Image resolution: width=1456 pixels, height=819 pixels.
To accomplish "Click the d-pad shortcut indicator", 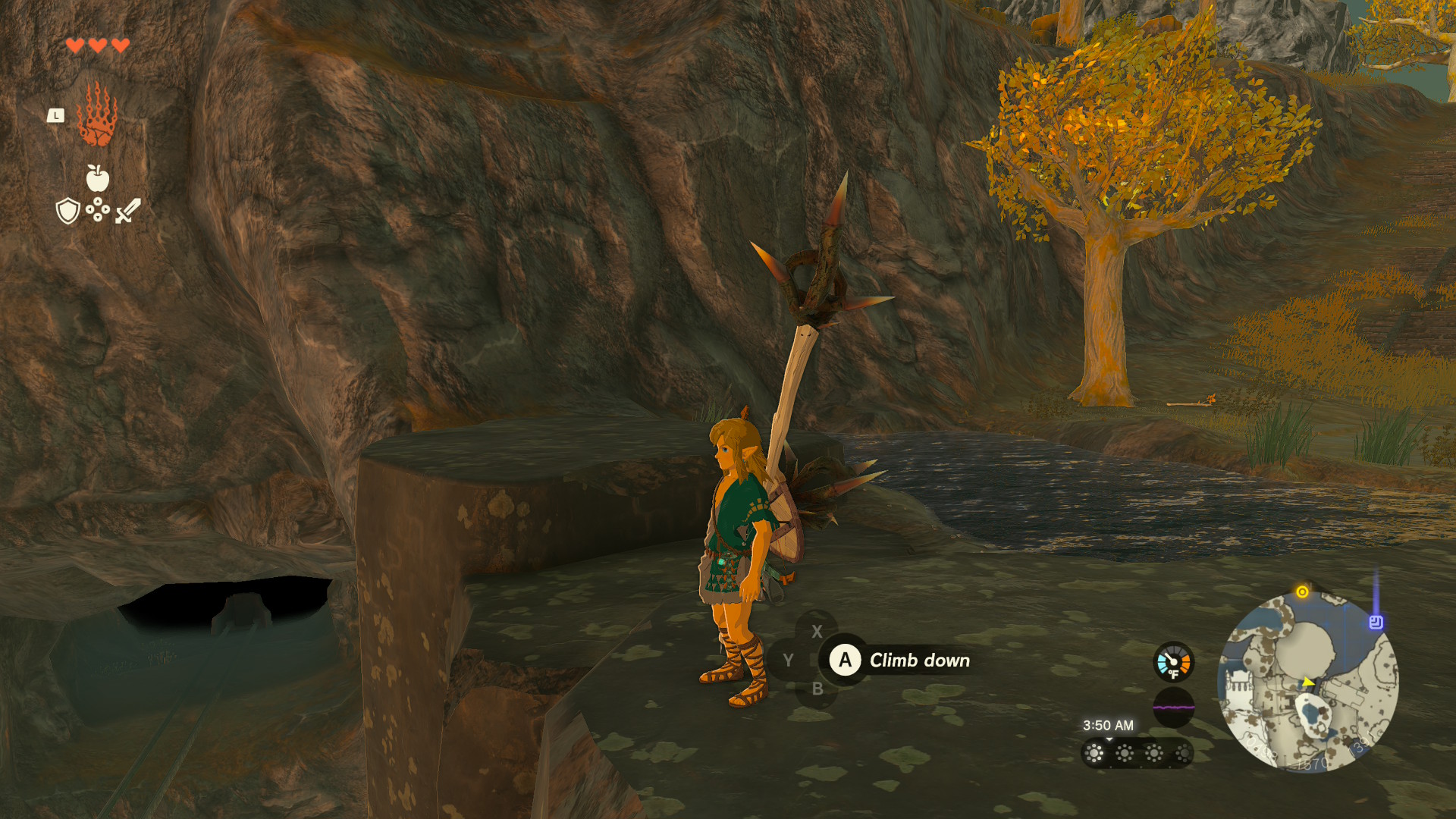I will point(98,209).
